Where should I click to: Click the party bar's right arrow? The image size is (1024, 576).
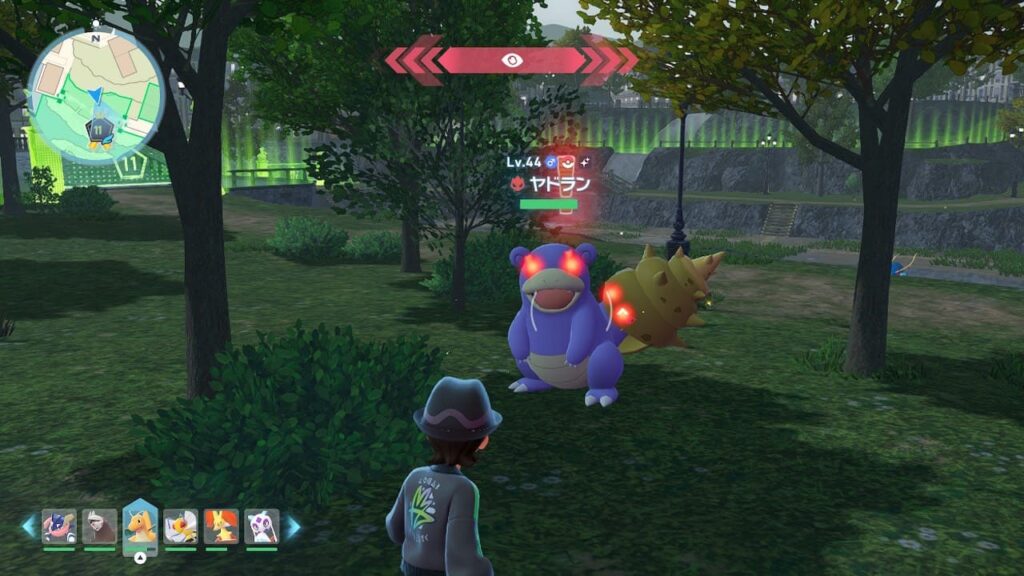293,527
